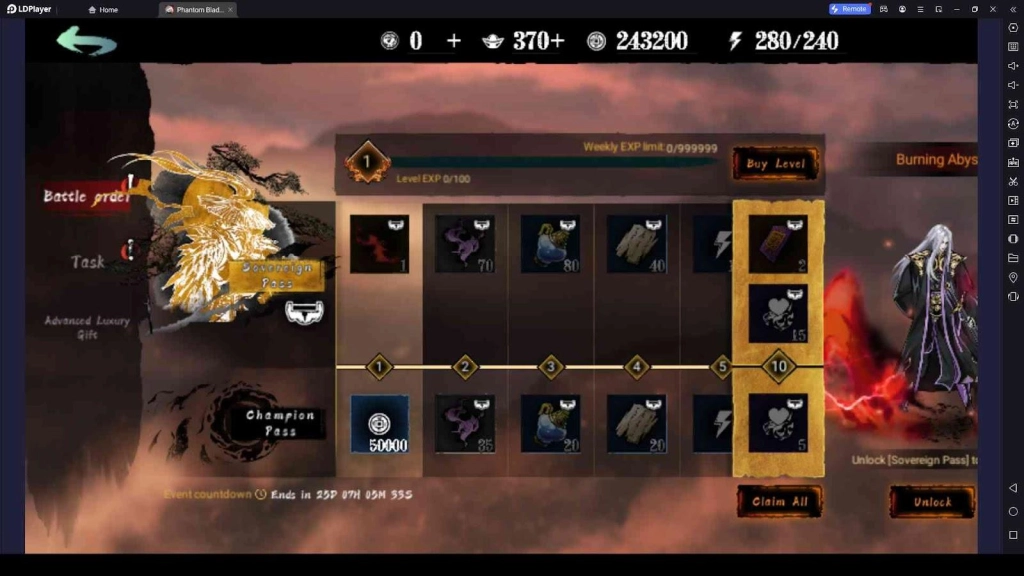
Task: Choose the Sovereign reward with quantity 70
Action: (x=464, y=244)
